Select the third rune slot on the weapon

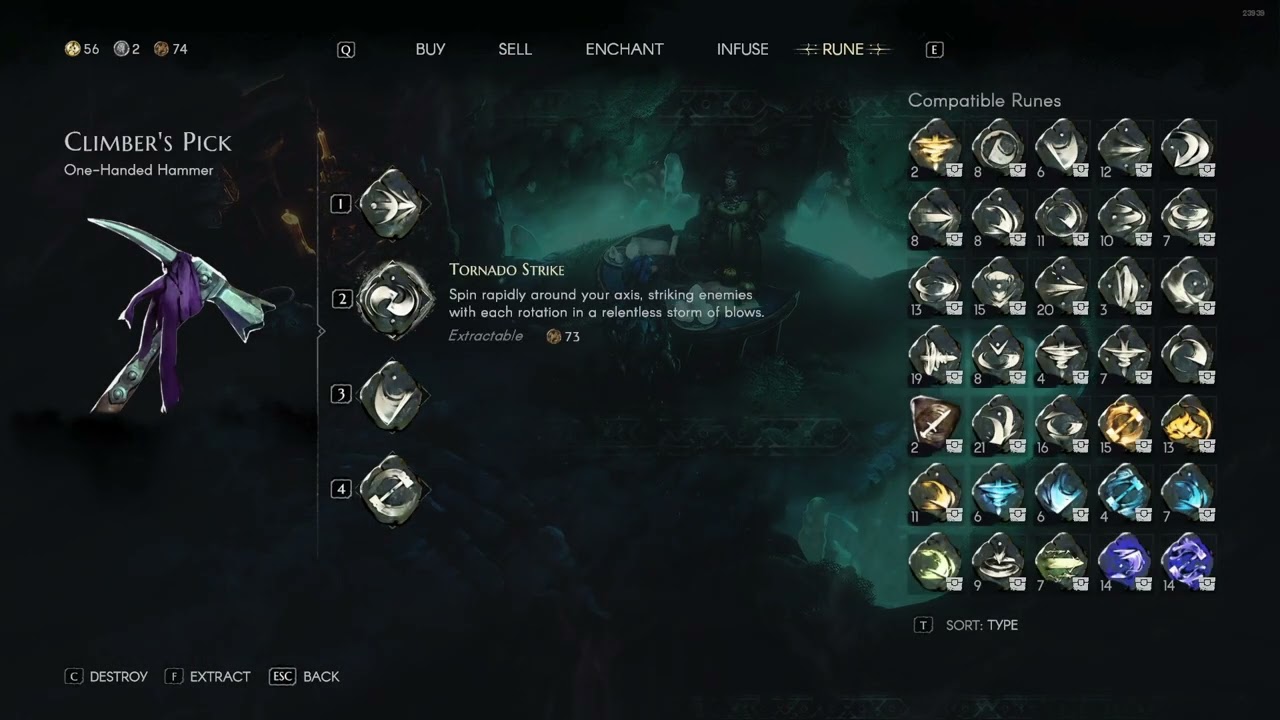click(391, 394)
